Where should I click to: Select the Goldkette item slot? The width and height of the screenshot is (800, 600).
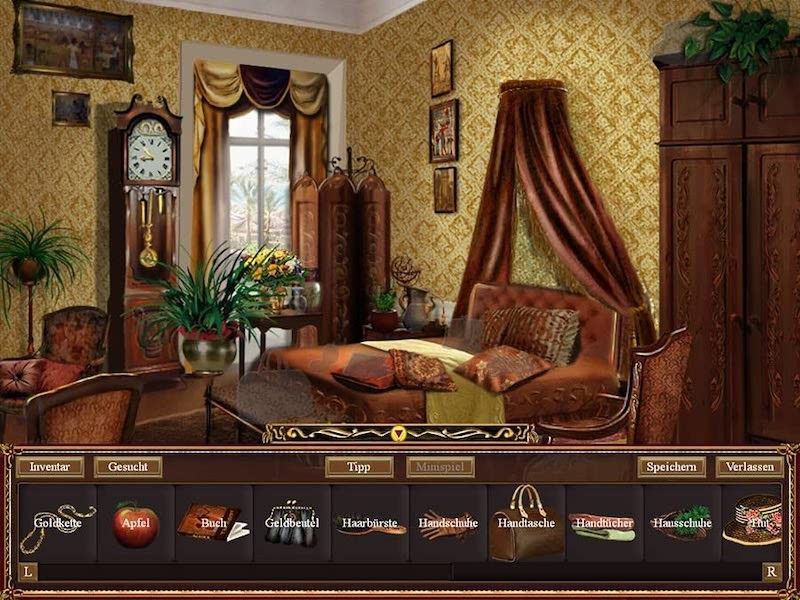pyautogui.click(x=57, y=523)
